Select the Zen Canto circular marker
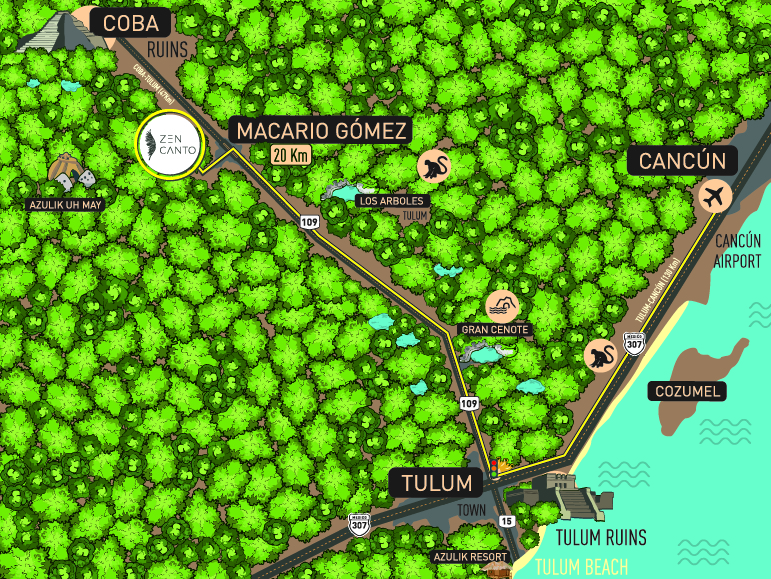 (x=169, y=143)
